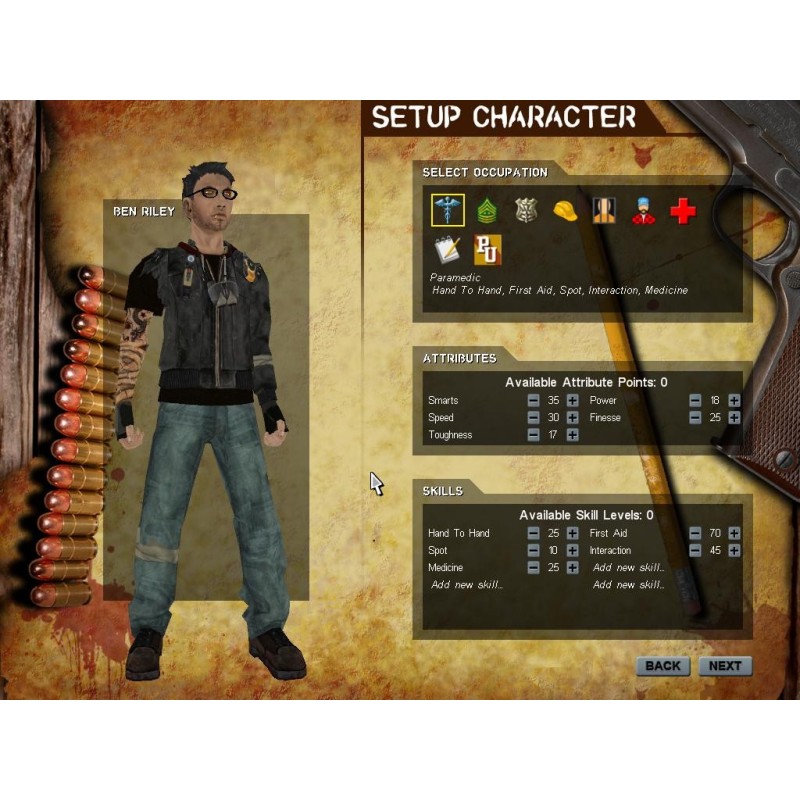The height and width of the screenshot is (800, 800).
Task: Select the trucker with blue cap occupation
Action: pos(643,210)
